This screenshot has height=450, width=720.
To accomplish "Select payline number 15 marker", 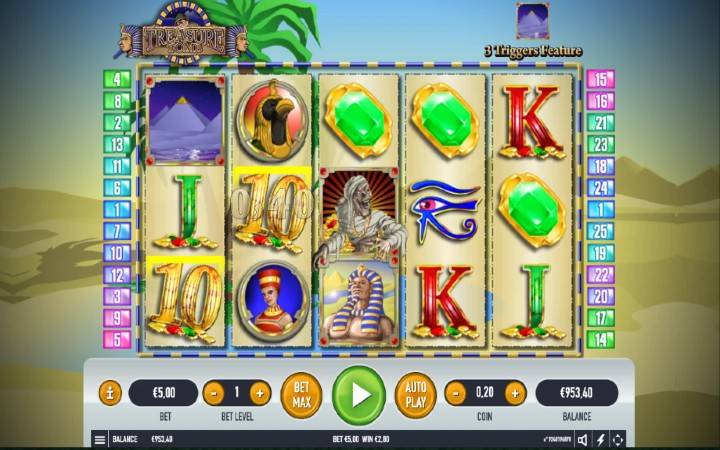I will pyautogui.click(x=600, y=79).
